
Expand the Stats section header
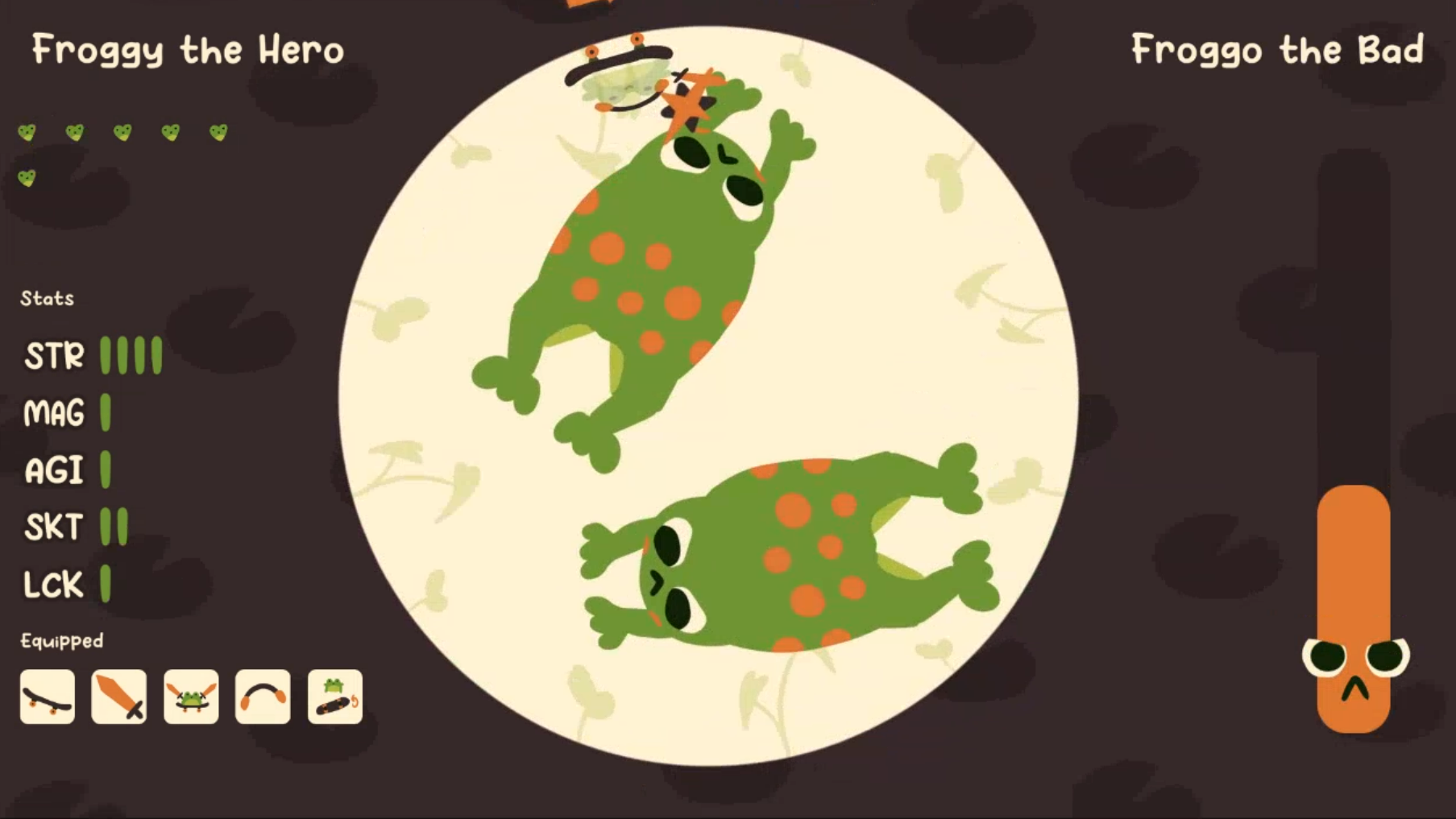click(x=48, y=297)
